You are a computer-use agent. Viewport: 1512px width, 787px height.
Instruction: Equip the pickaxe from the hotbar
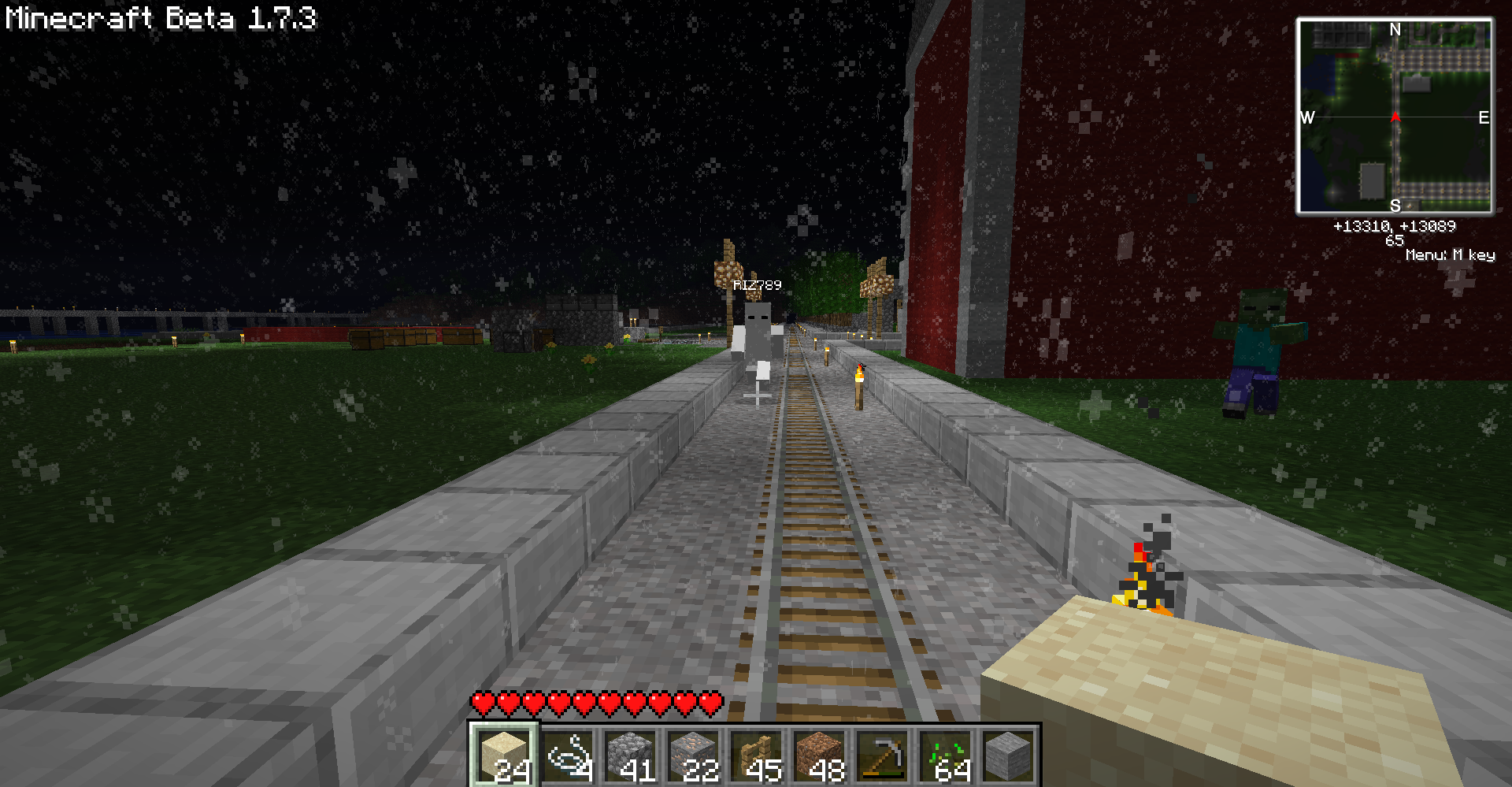click(x=883, y=755)
